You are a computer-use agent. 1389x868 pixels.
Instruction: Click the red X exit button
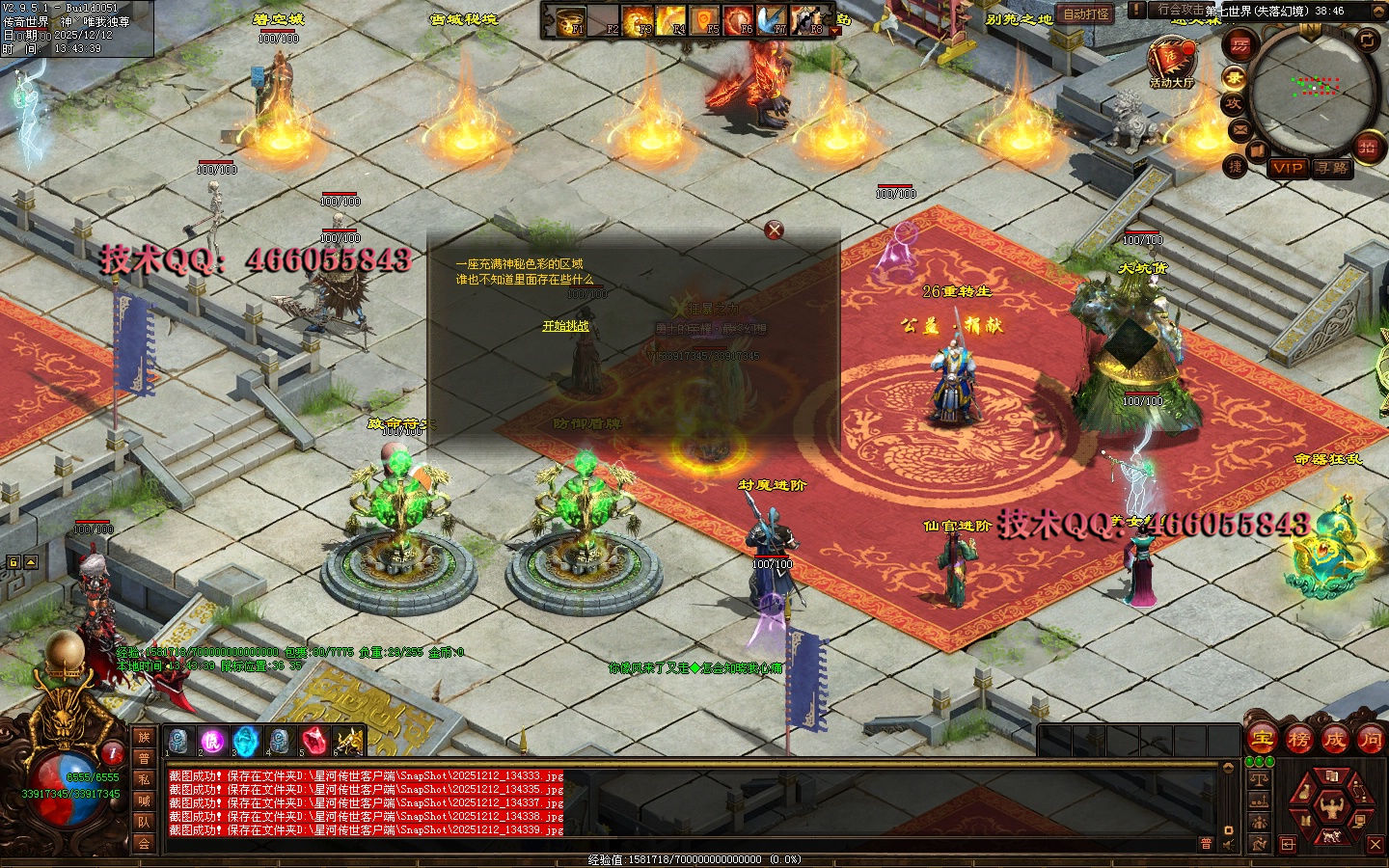coord(1375,844)
